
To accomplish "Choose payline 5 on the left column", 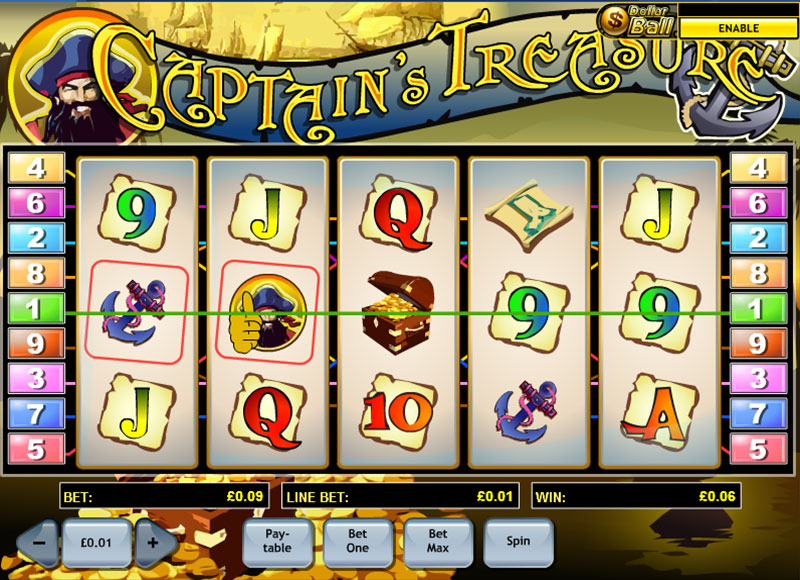I will click(36, 447).
